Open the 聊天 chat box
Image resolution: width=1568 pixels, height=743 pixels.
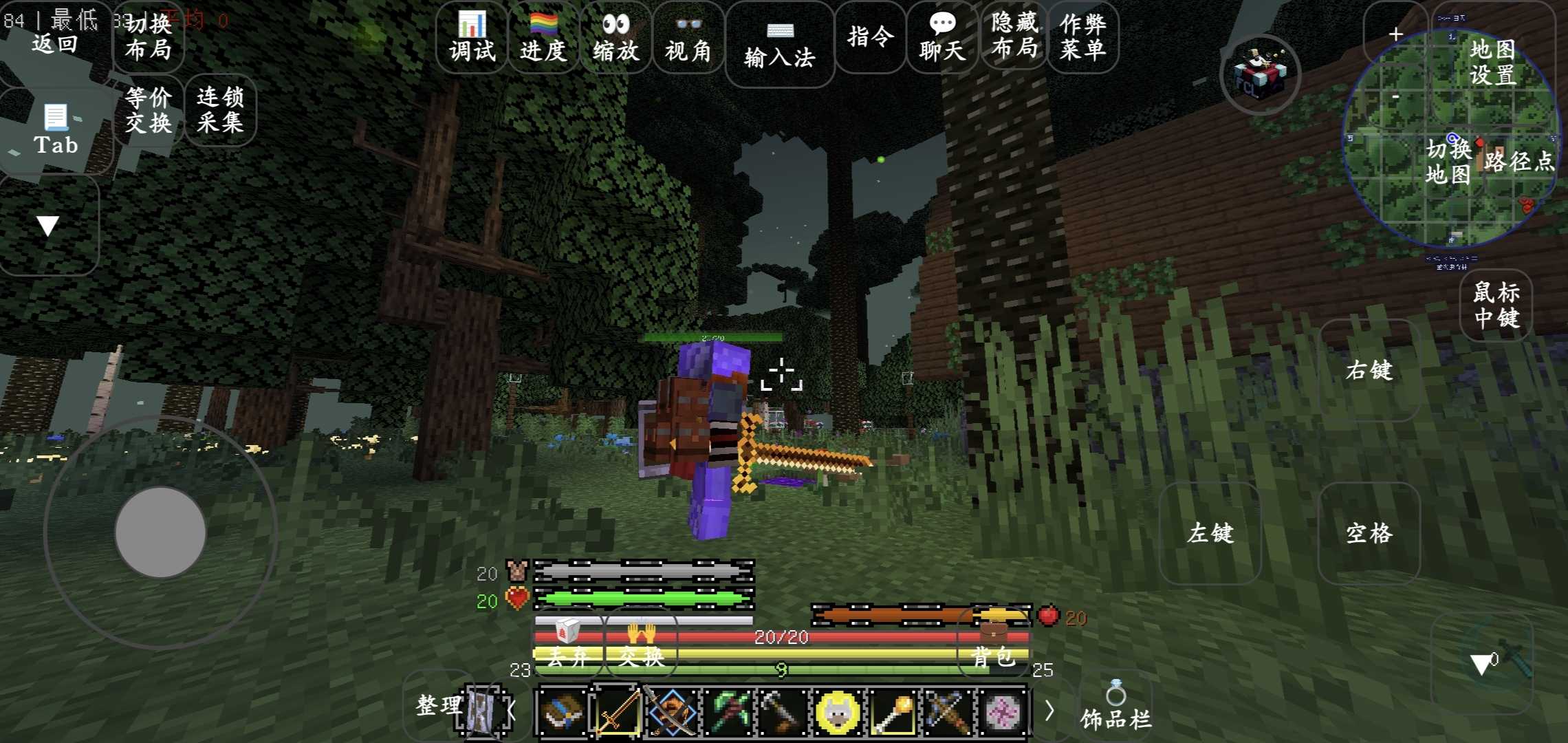coord(942,38)
